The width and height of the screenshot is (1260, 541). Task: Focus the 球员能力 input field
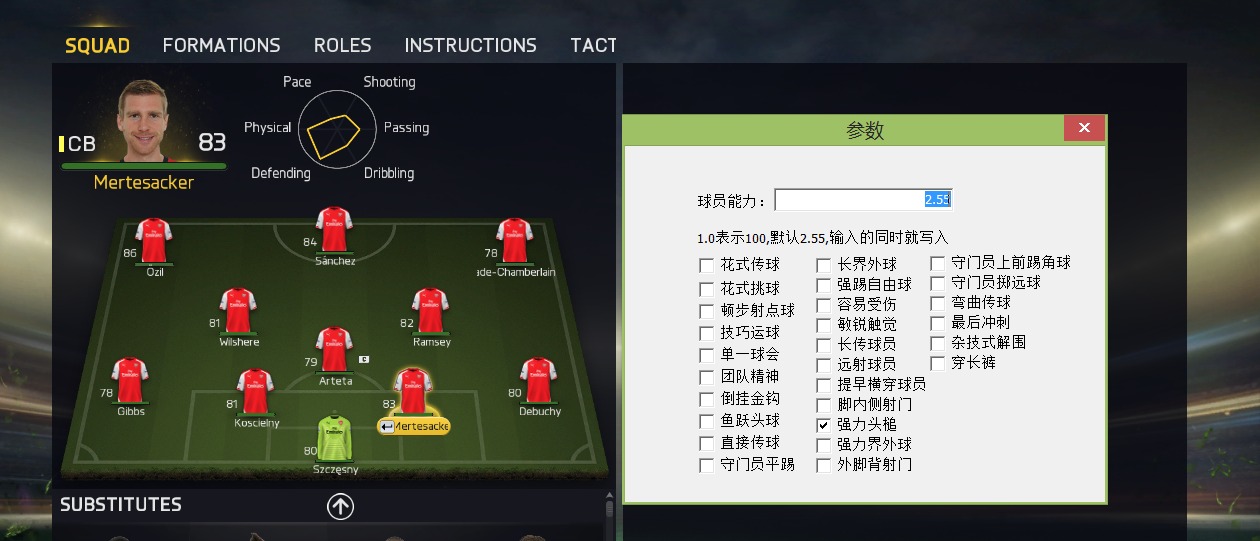862,200
